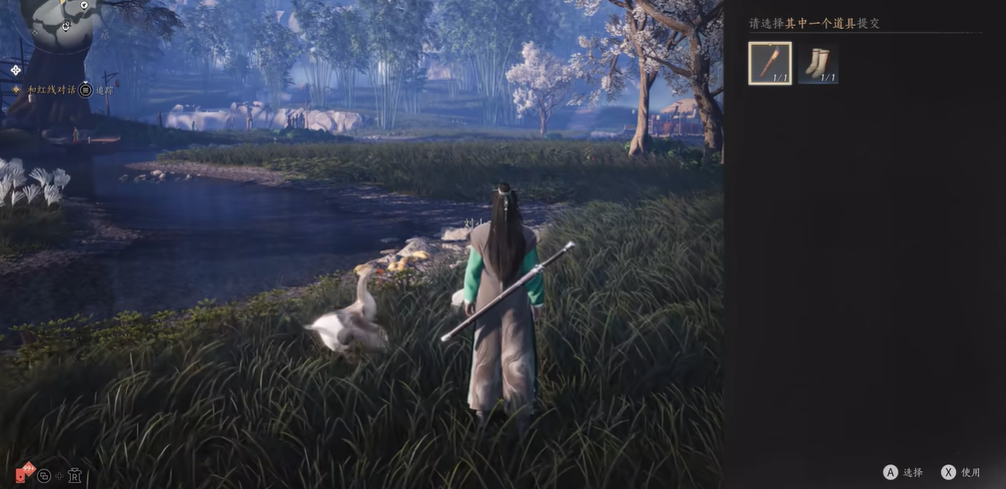
Task: Choose the white boots item slot
Action: tap(818, 63)
